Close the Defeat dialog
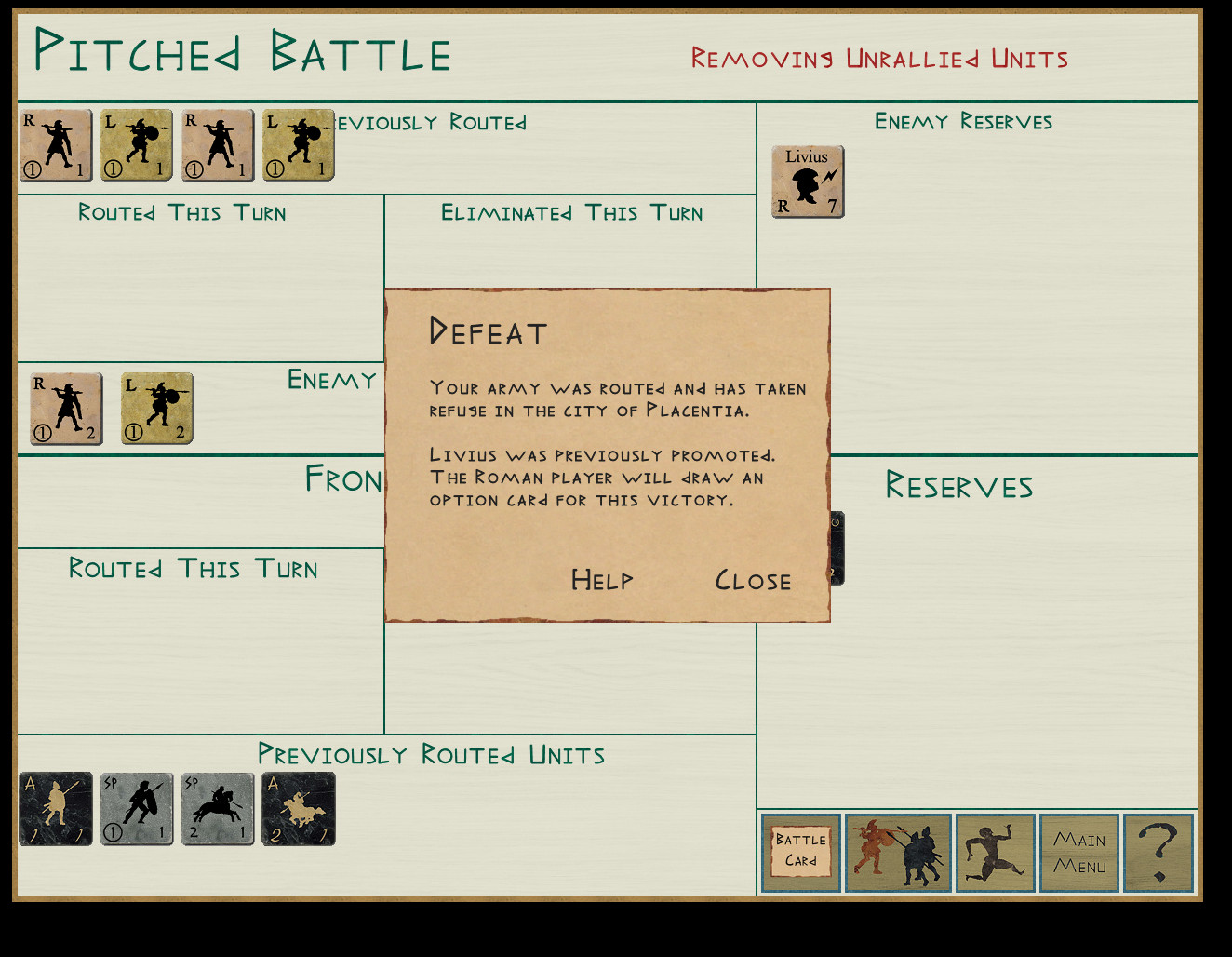This screenshot has width=1232, height=957. (x=753, y=581)
